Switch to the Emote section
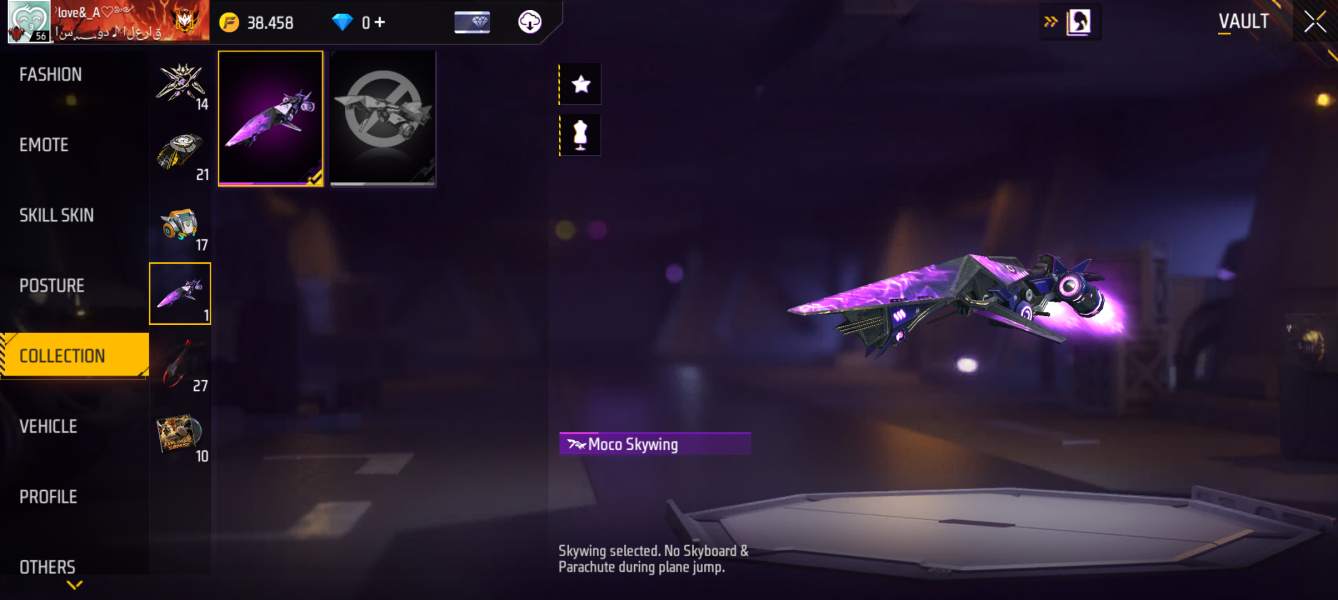The height and width of the screenshot is (600, 1338). point(44,145)
